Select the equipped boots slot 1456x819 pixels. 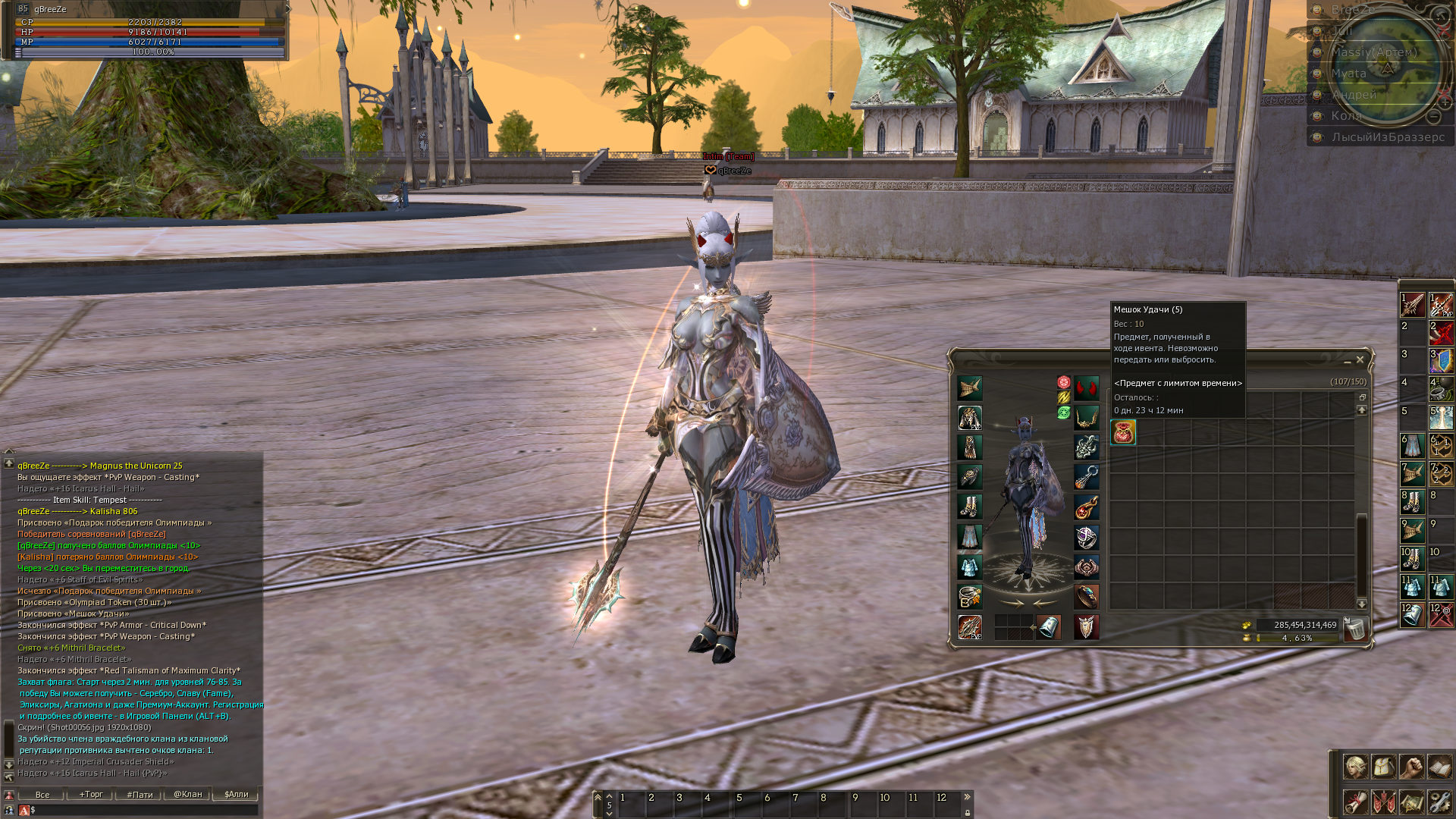[x=970, y=506]
